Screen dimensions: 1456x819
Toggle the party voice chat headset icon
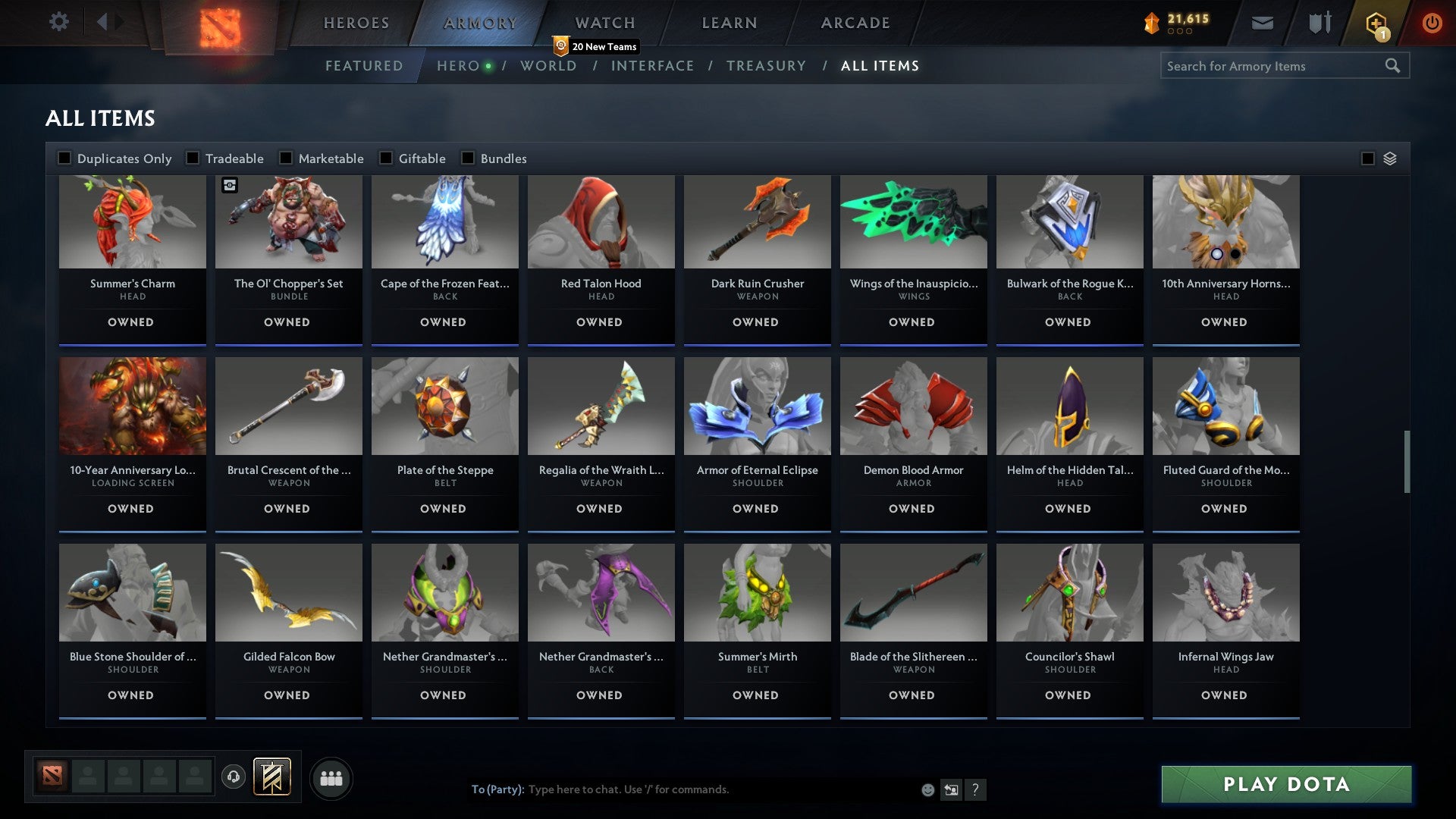pos(234,777)
